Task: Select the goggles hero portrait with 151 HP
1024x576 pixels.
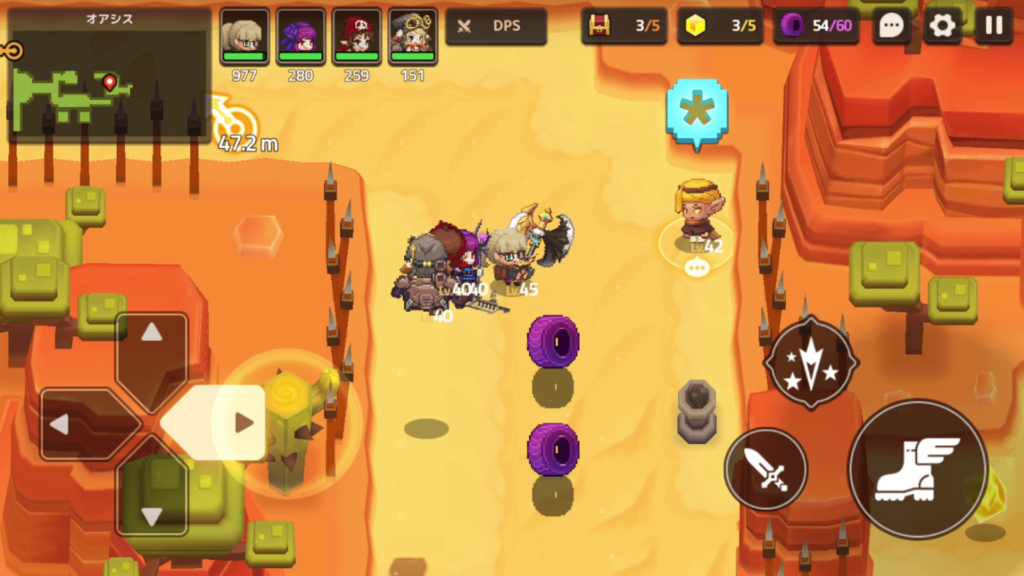Action: tap(412, 38)
